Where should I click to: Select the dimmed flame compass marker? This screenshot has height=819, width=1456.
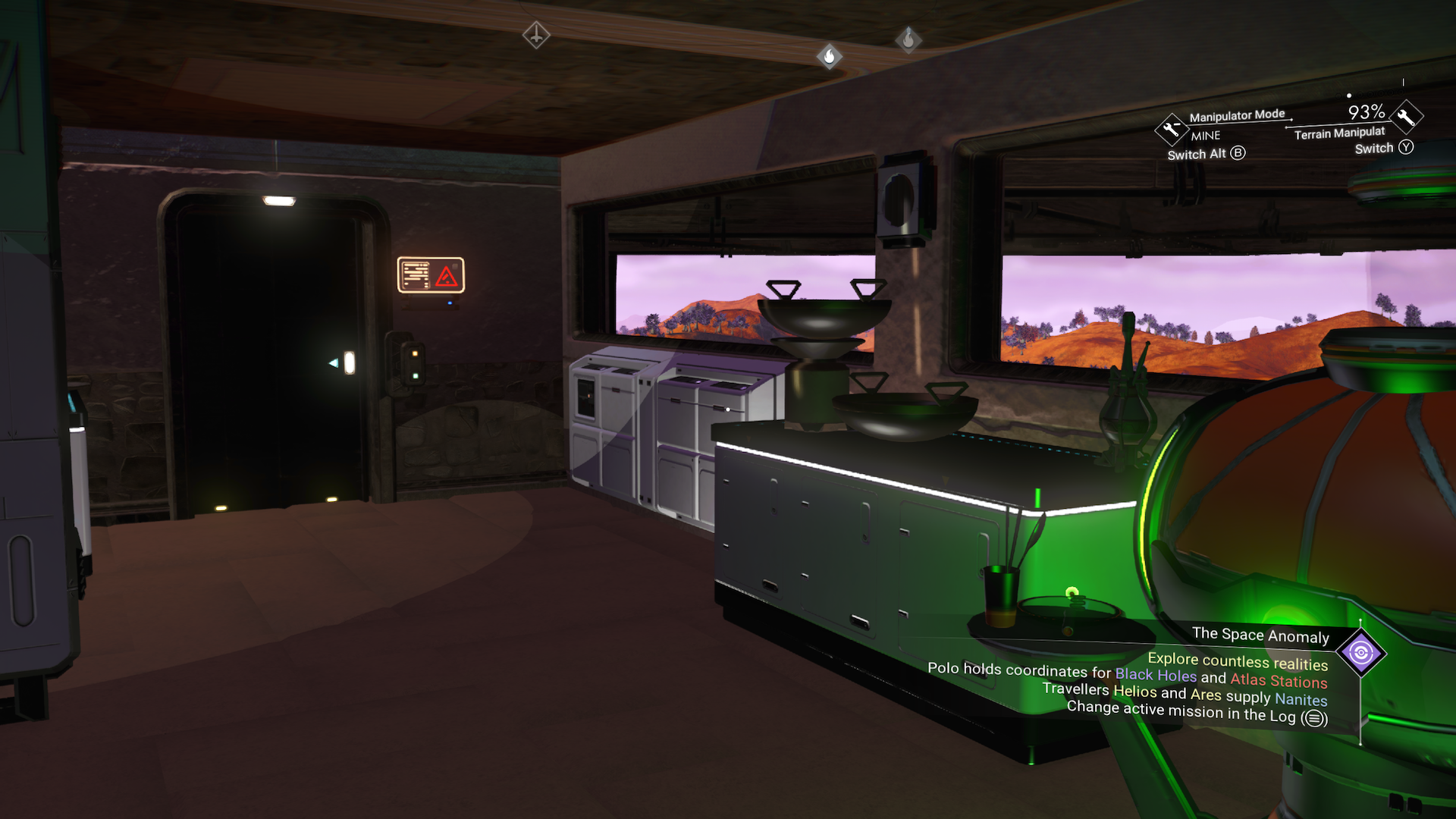(x=908, y=39)
